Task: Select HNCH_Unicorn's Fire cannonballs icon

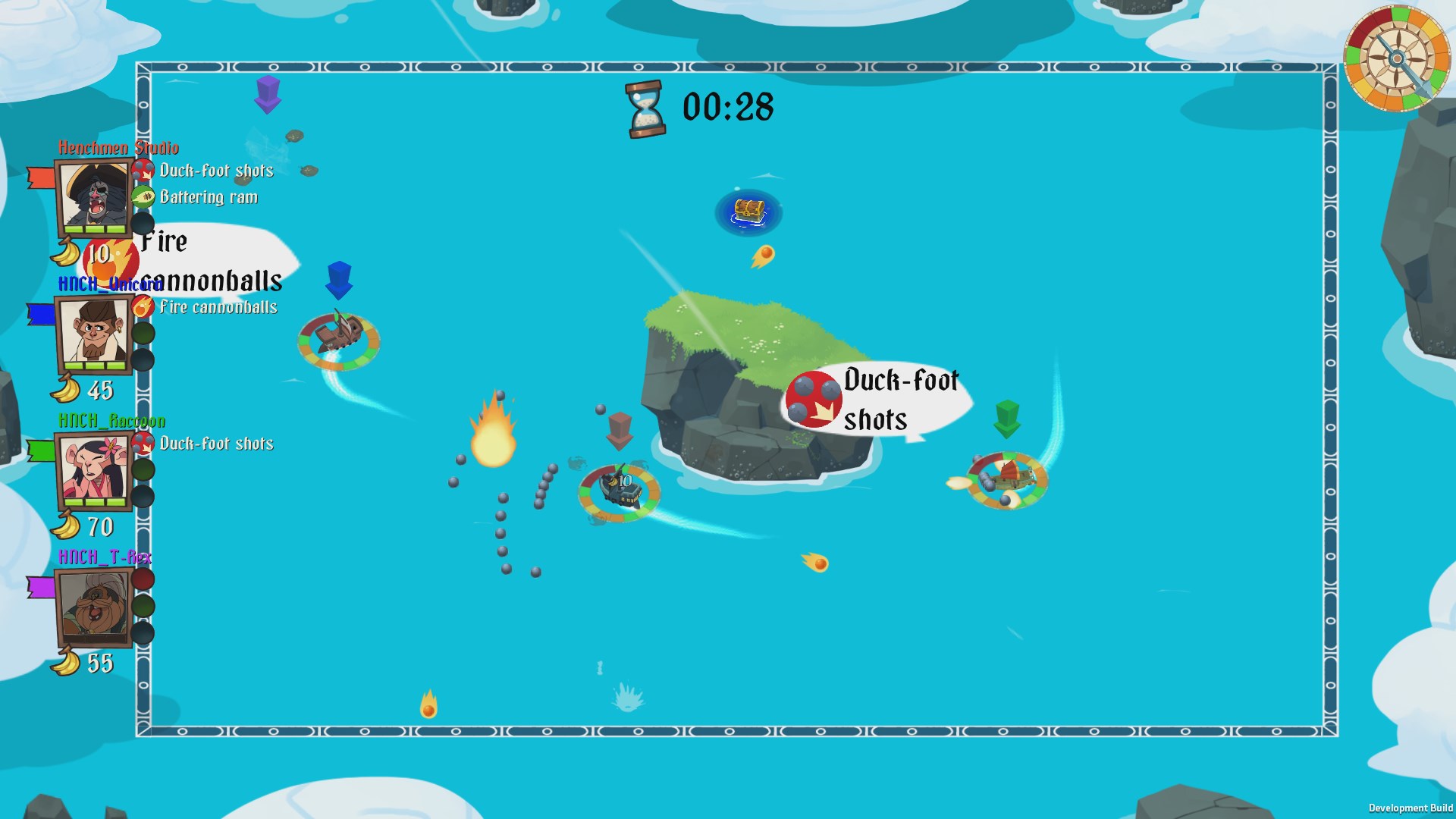Action: coord(143,306)
